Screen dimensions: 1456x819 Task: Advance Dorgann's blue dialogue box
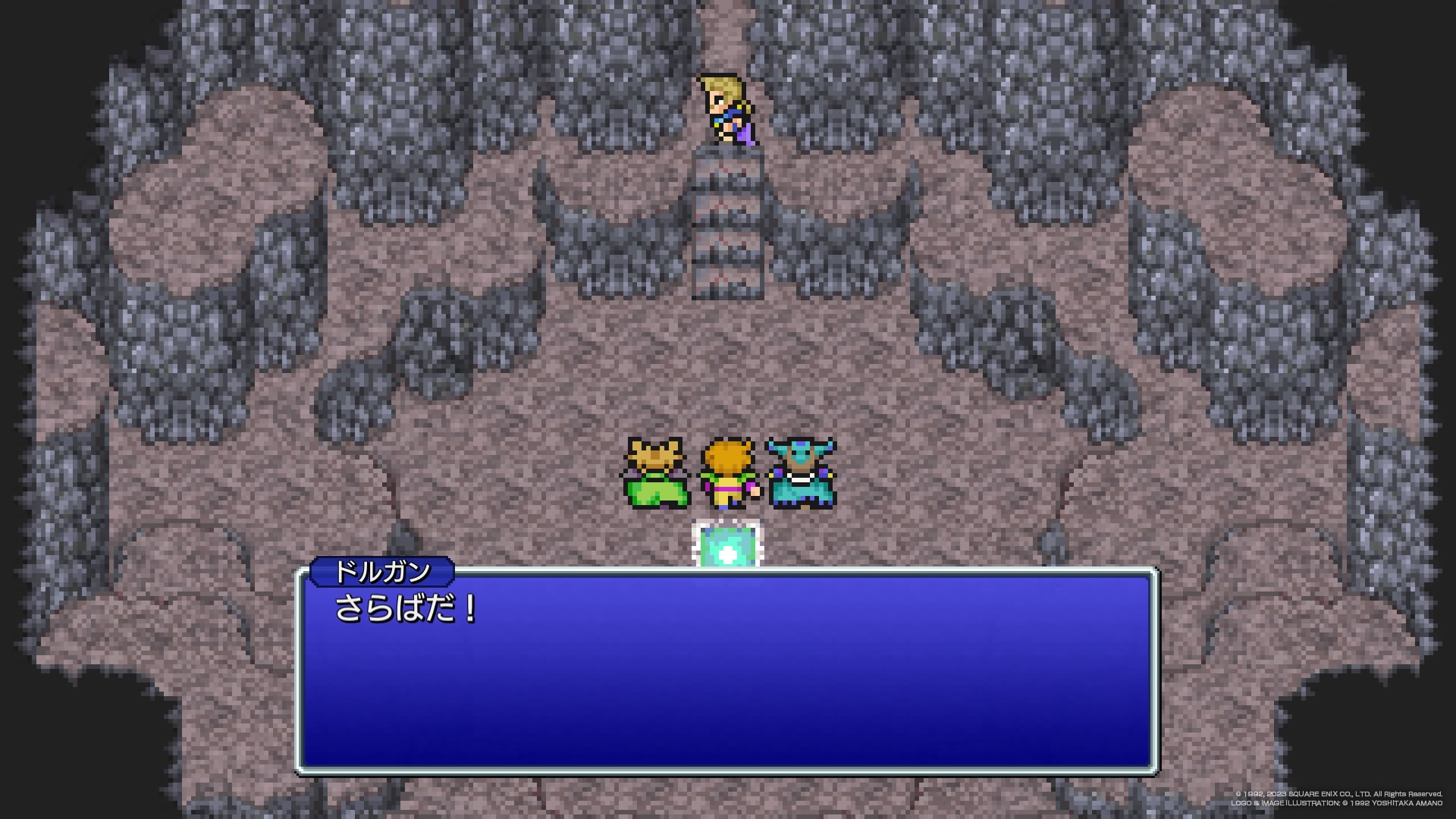pyautogui.click(x=726, y=672)
